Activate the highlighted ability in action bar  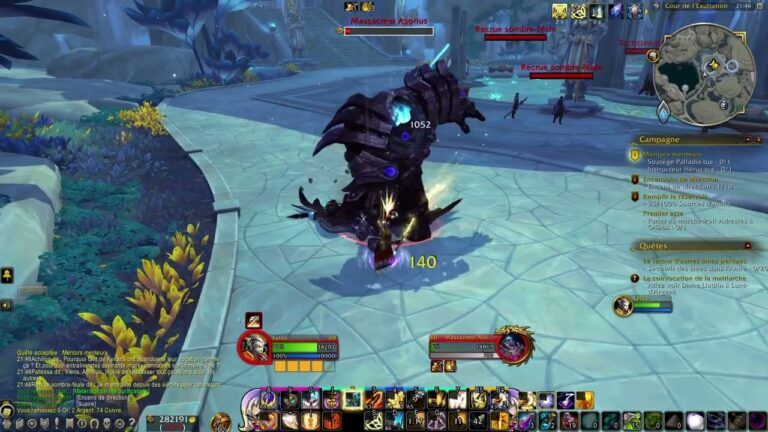click(x=353, y=400)
